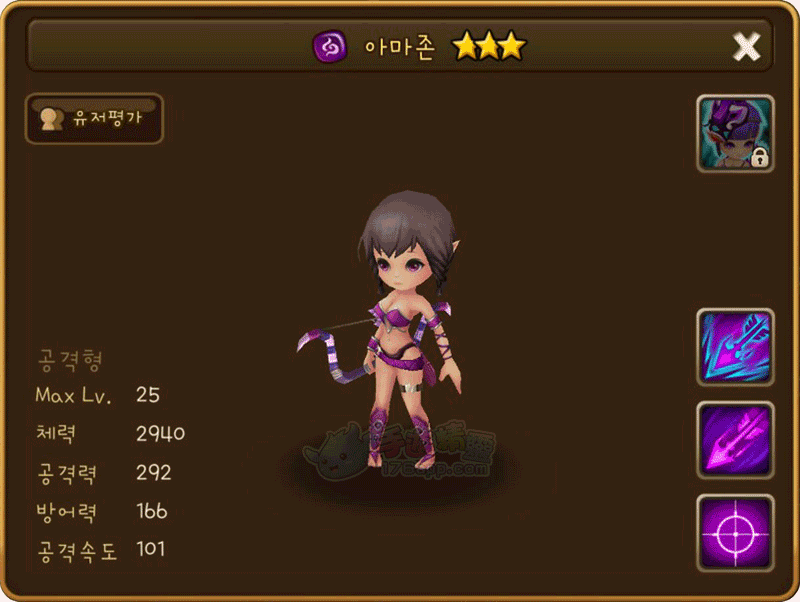Viewport: 800px width, 602px height.
Task: Select the crosshair target skill icon
Action: coord(735,532)
